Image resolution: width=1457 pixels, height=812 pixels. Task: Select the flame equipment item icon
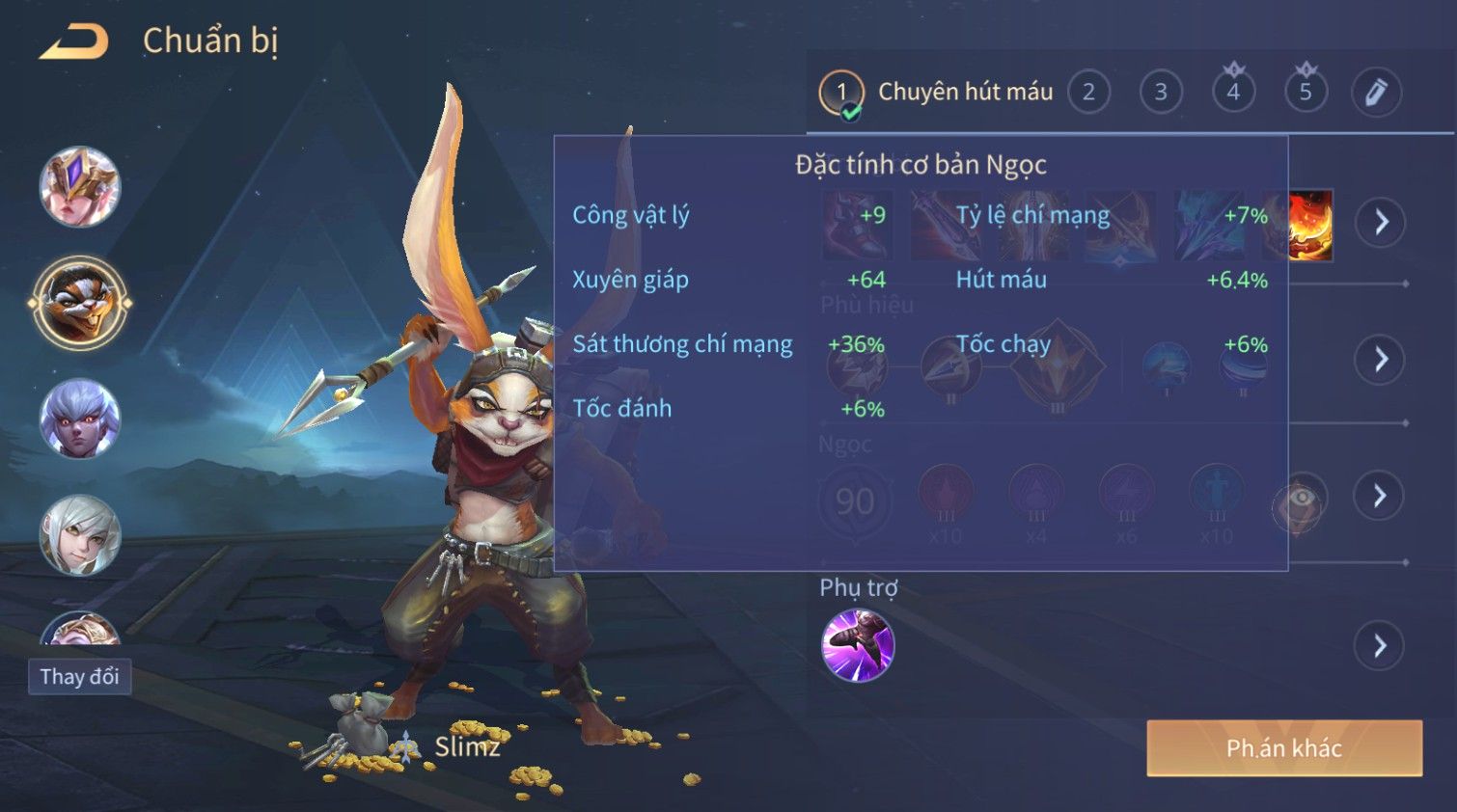point(1310,225)
